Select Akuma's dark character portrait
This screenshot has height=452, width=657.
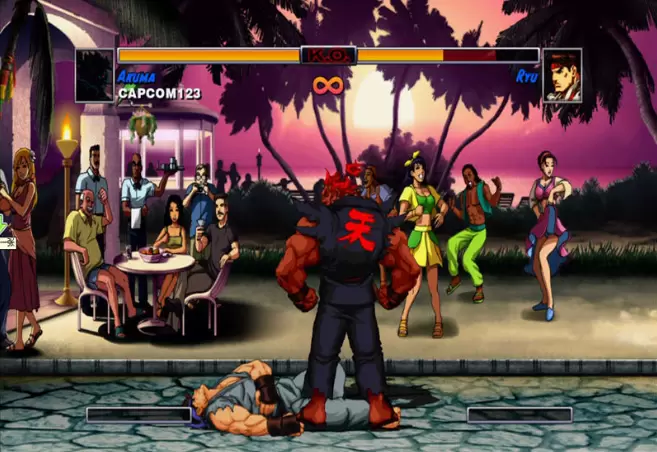tap(95, 75)
